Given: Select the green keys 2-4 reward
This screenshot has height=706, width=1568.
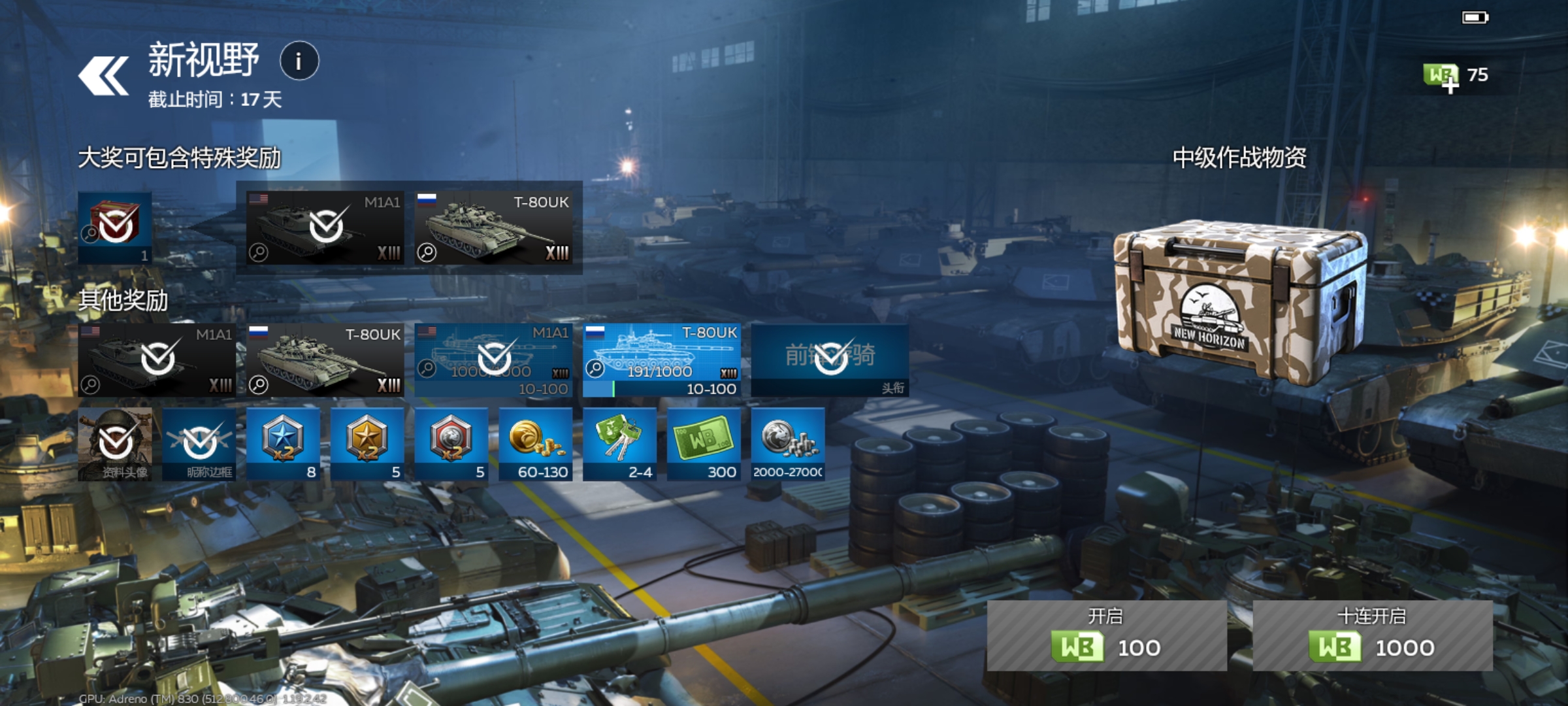Looking at the screenshot, I should click(x=619, y=445).
